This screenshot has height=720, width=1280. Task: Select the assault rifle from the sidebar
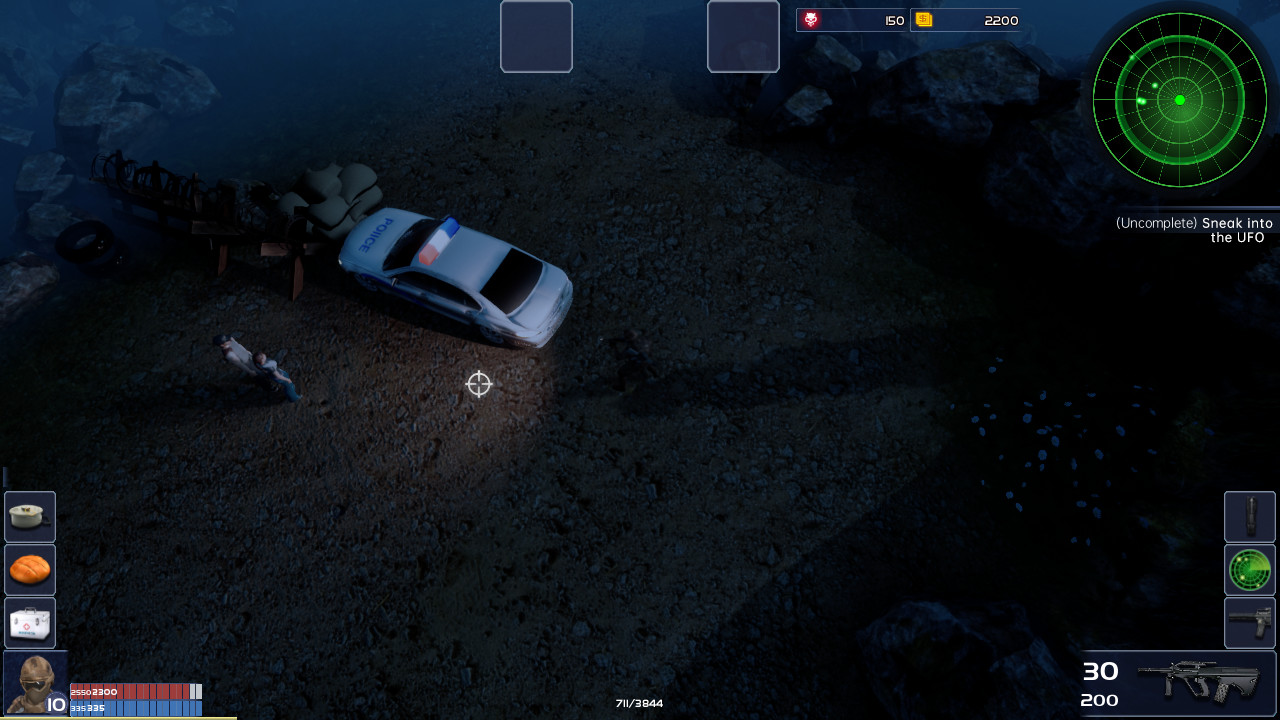[x=1249, y=623]
